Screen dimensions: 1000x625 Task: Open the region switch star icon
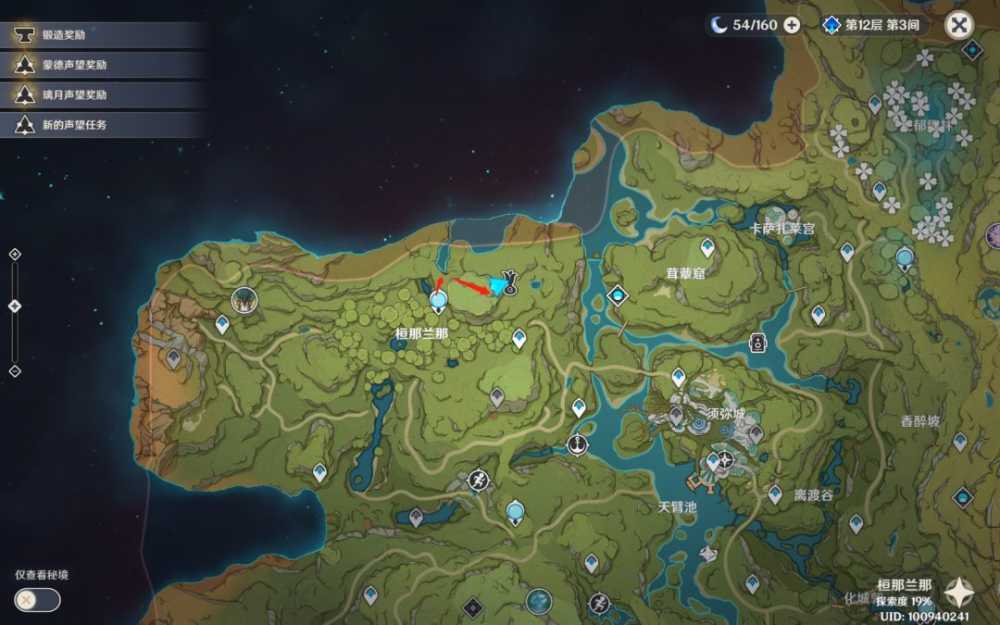[962, 592]
